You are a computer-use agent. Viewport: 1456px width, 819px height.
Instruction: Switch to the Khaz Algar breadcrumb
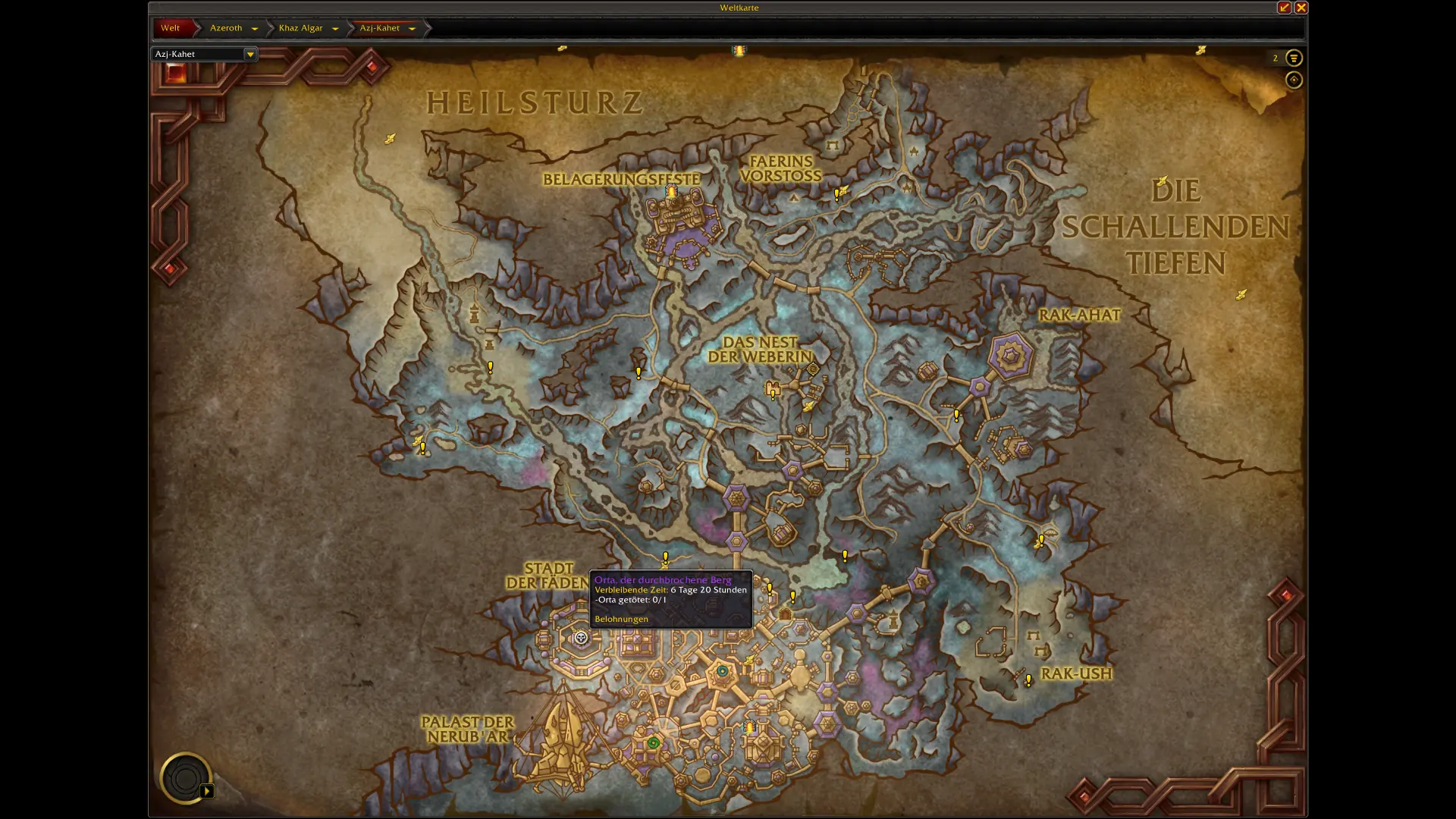coord(300,28)
